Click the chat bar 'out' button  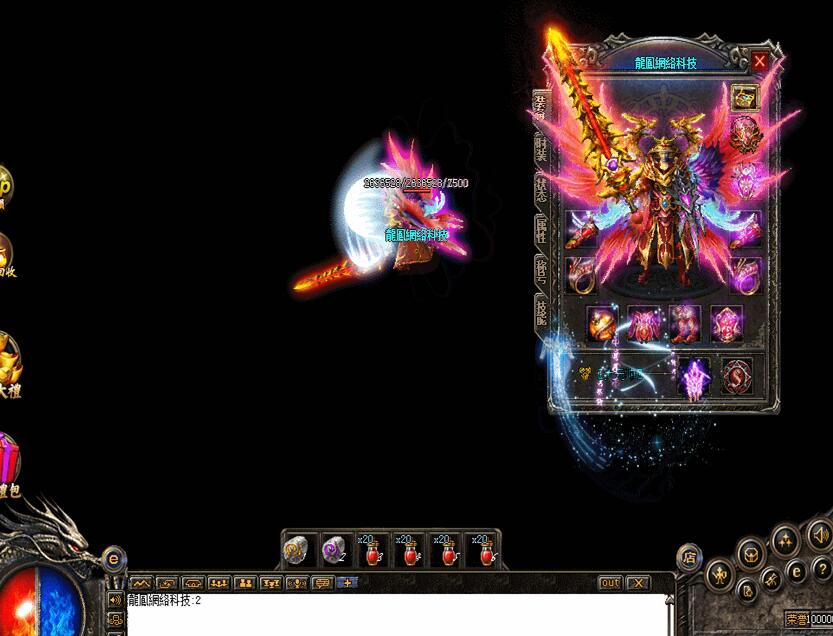[x=610, y=583]
